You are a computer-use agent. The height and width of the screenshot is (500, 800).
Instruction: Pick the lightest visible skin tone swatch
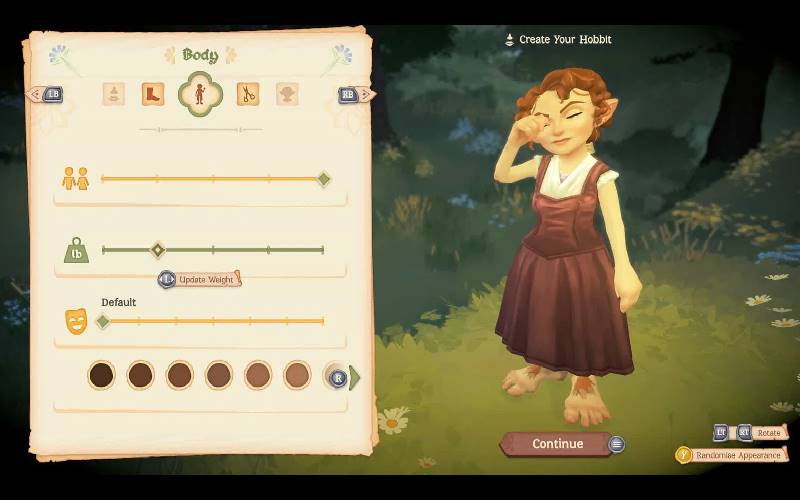point(297,375)
